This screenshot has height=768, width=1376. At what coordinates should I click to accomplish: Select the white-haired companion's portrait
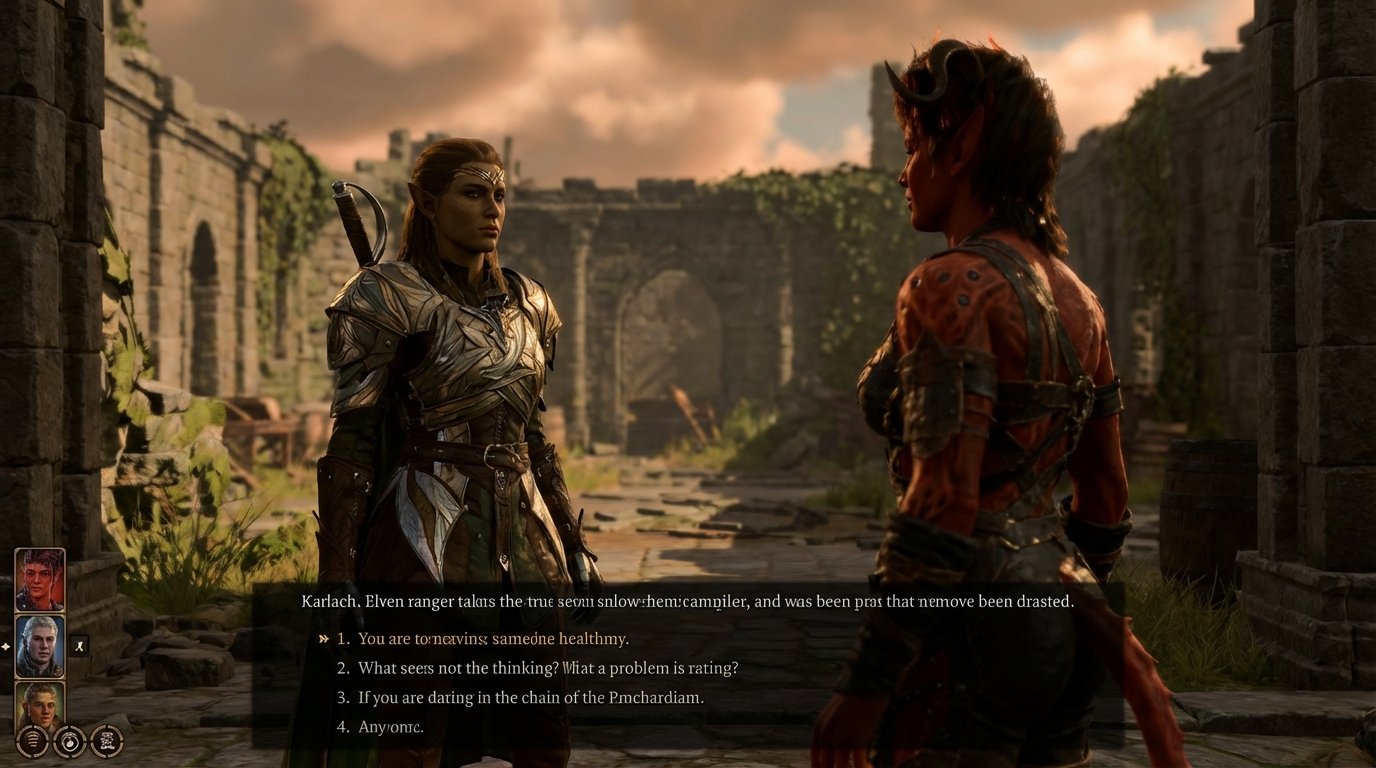coord(40,644)
